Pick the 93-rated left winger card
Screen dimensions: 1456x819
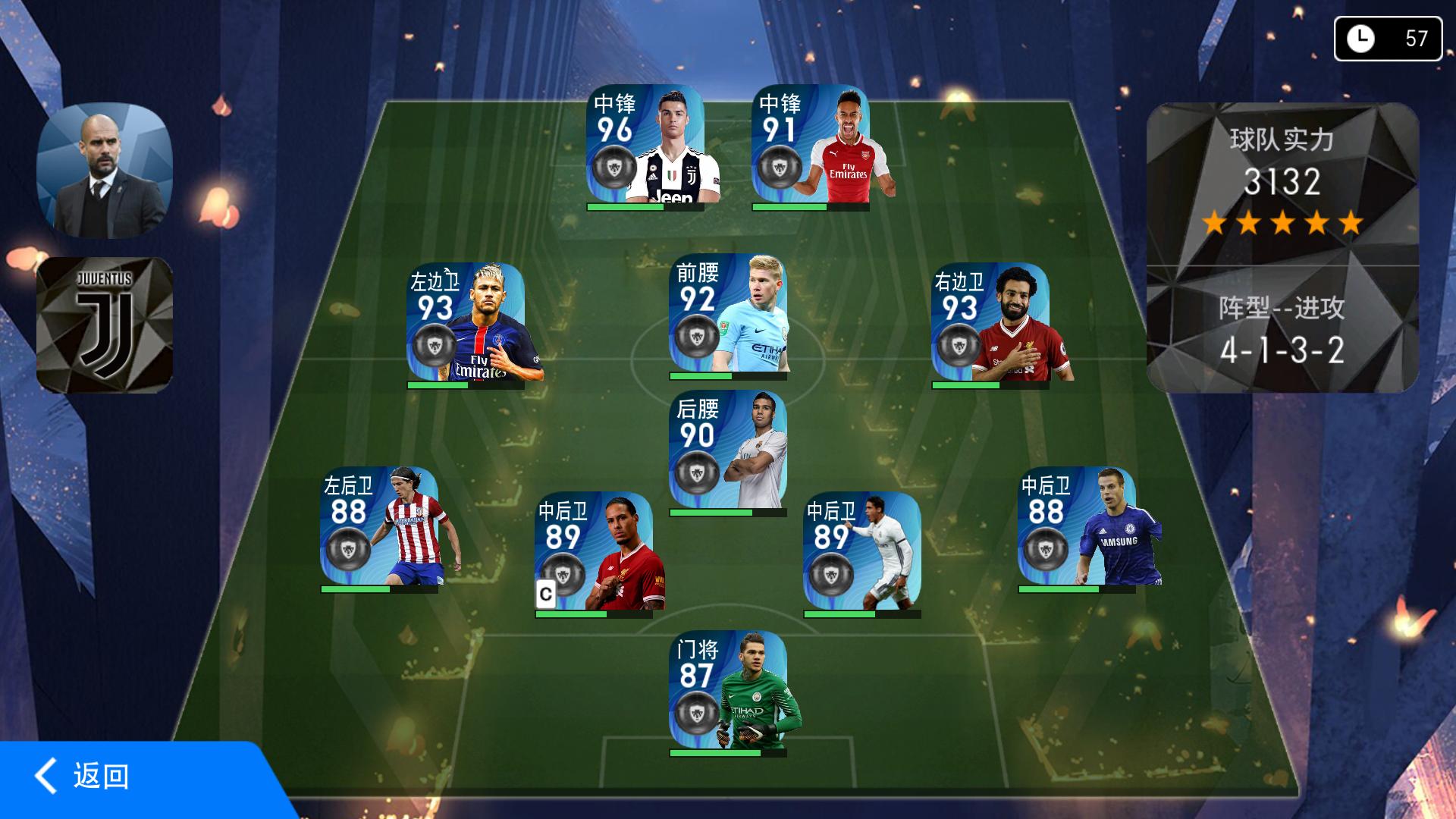tap(466, 322)
